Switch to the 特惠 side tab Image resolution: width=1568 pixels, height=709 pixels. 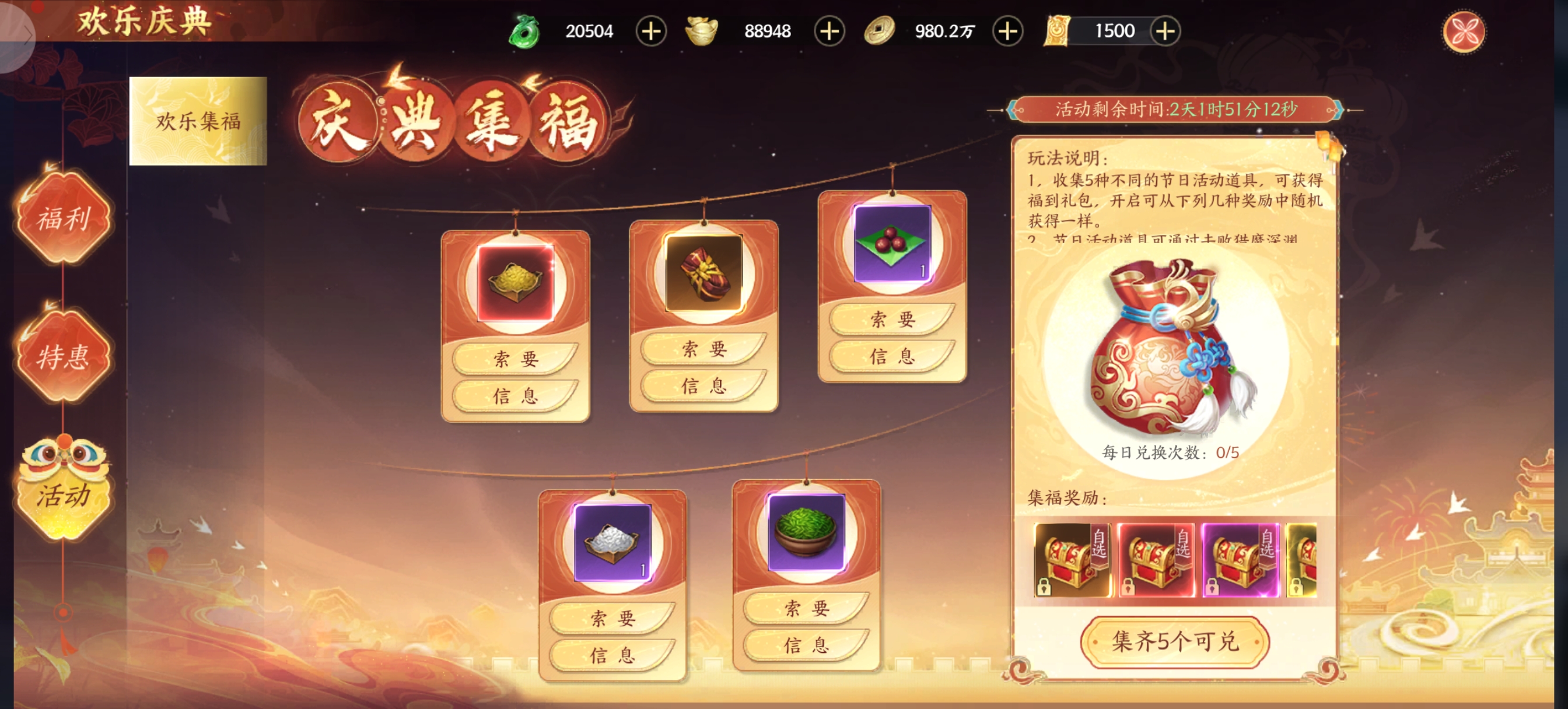pos(64,356)
